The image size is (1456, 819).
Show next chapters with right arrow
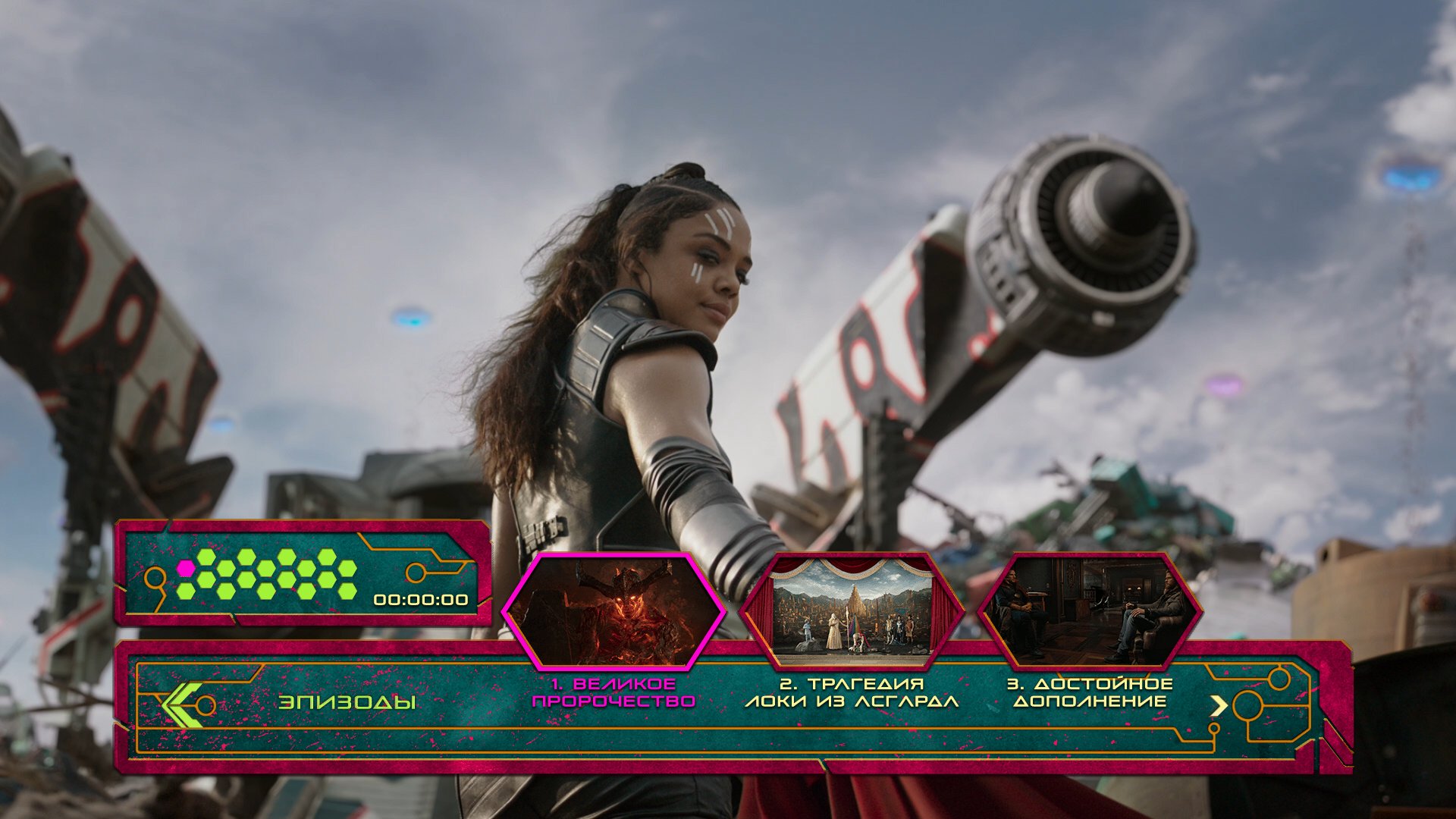coord(1218,706)
